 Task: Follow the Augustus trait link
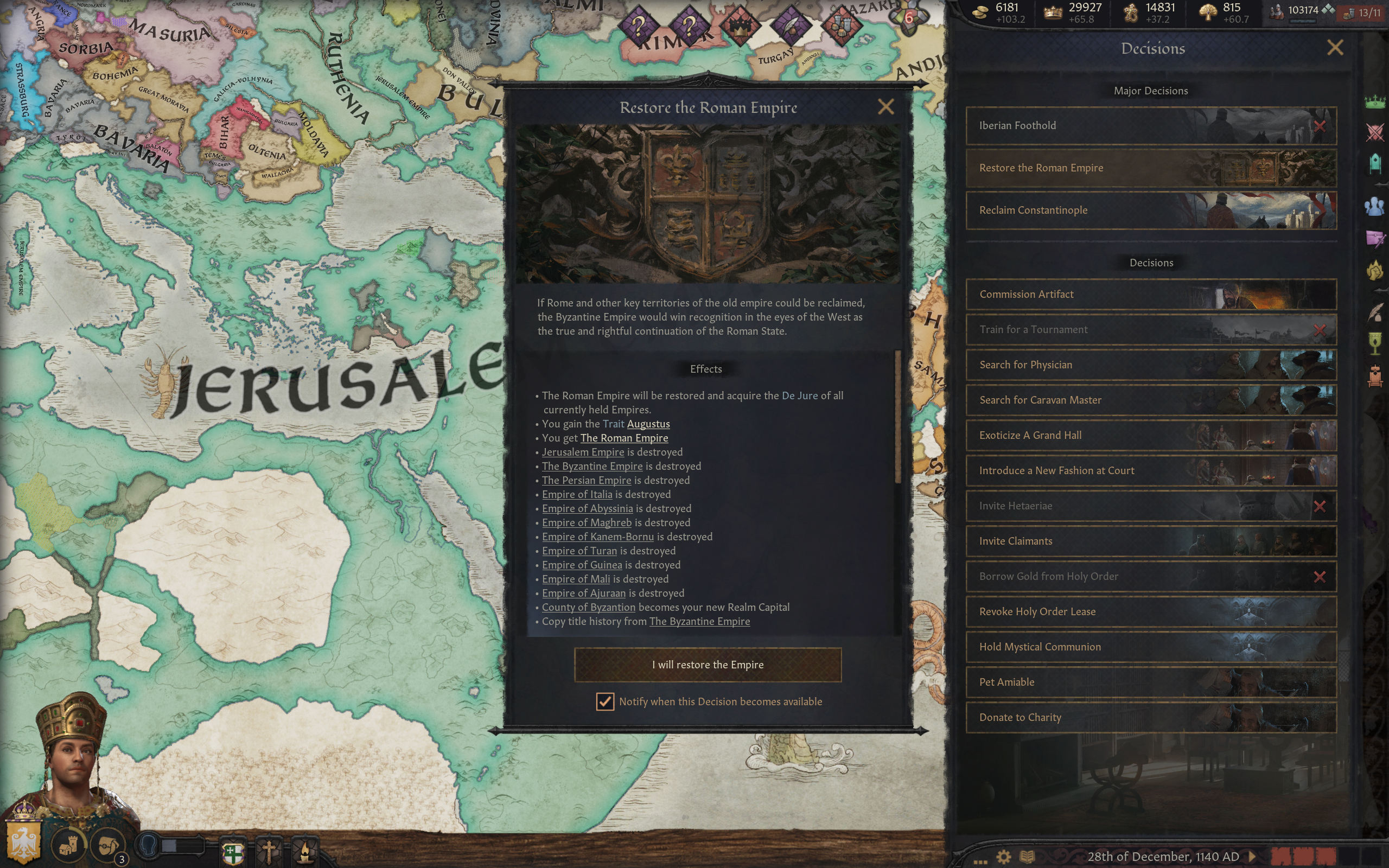(648, 424)
